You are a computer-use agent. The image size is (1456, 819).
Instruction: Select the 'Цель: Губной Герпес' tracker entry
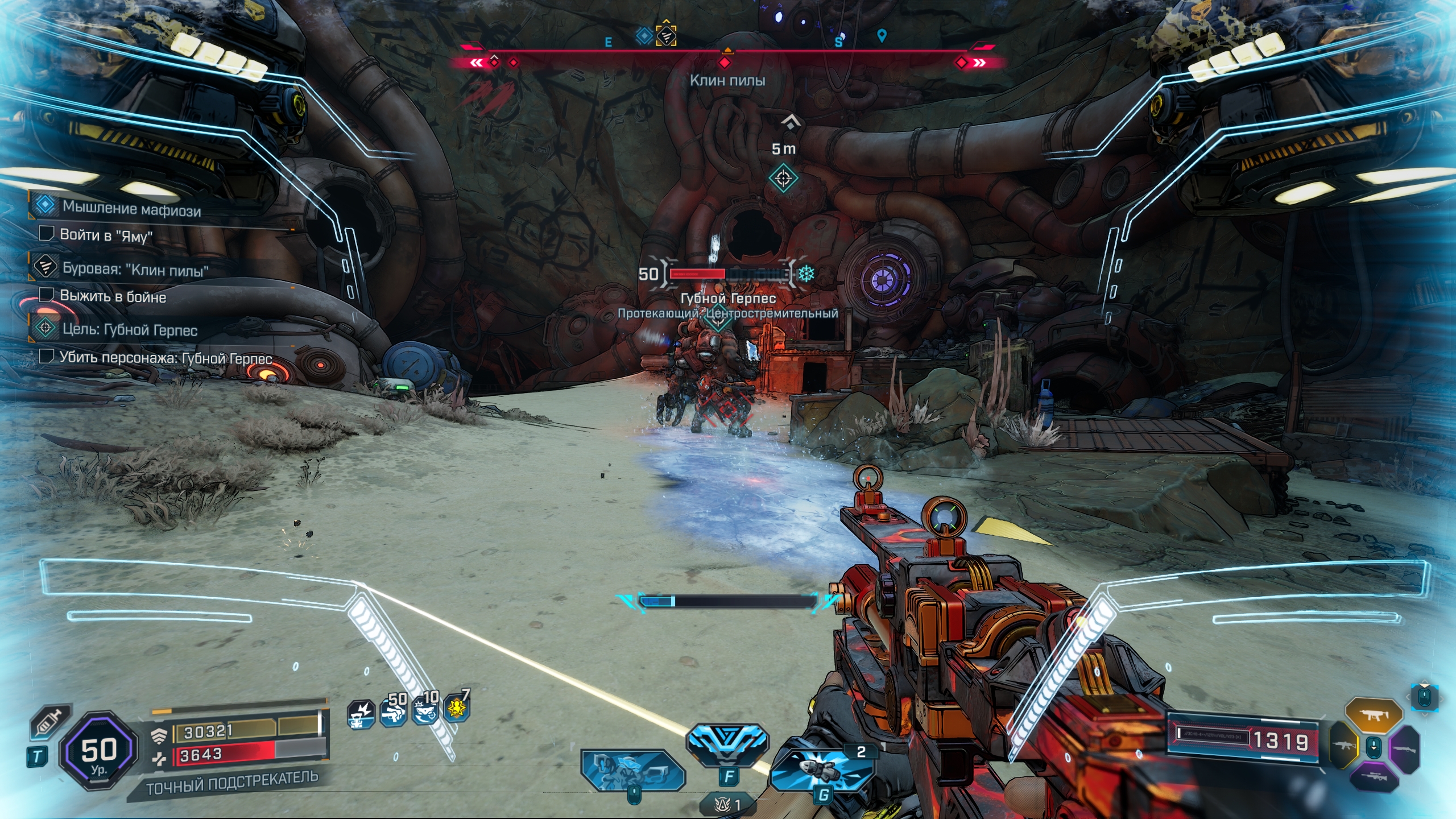click(x=130, y=329)
